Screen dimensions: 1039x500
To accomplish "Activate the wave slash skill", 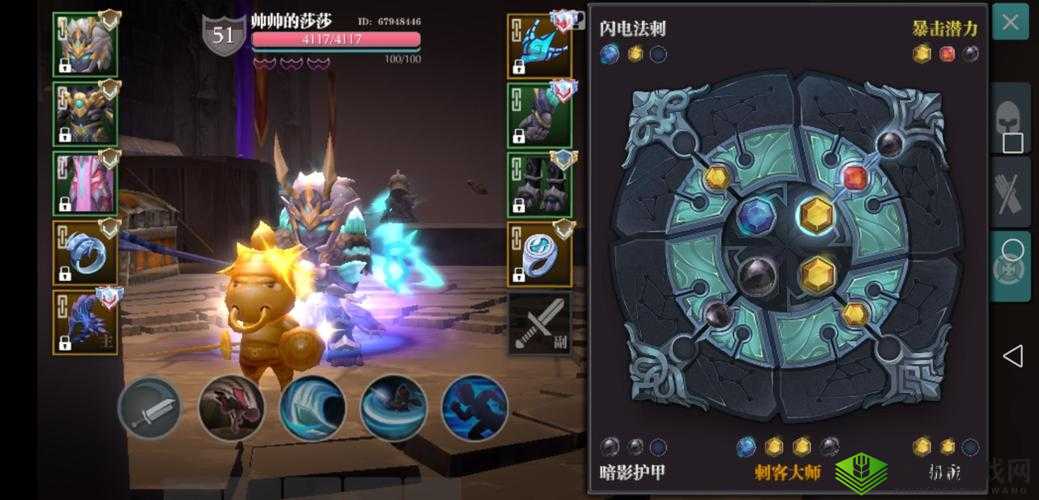I will [312, 408].
